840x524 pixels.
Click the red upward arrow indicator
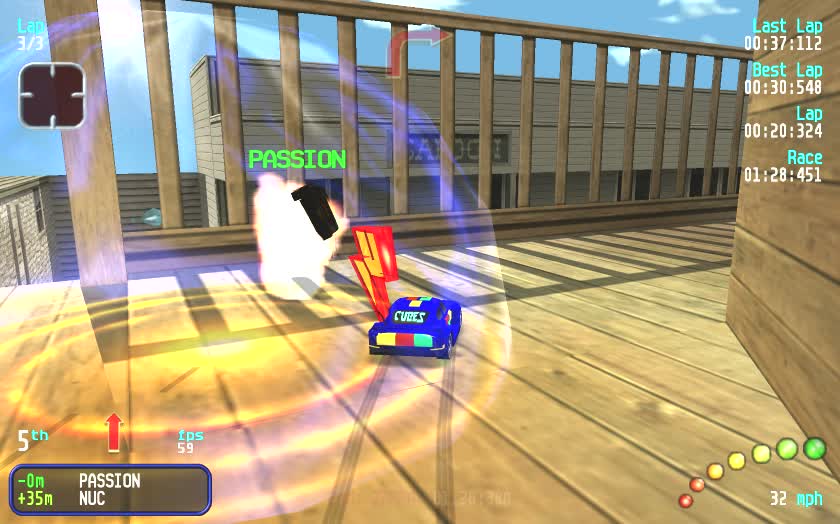coord(113,430)
